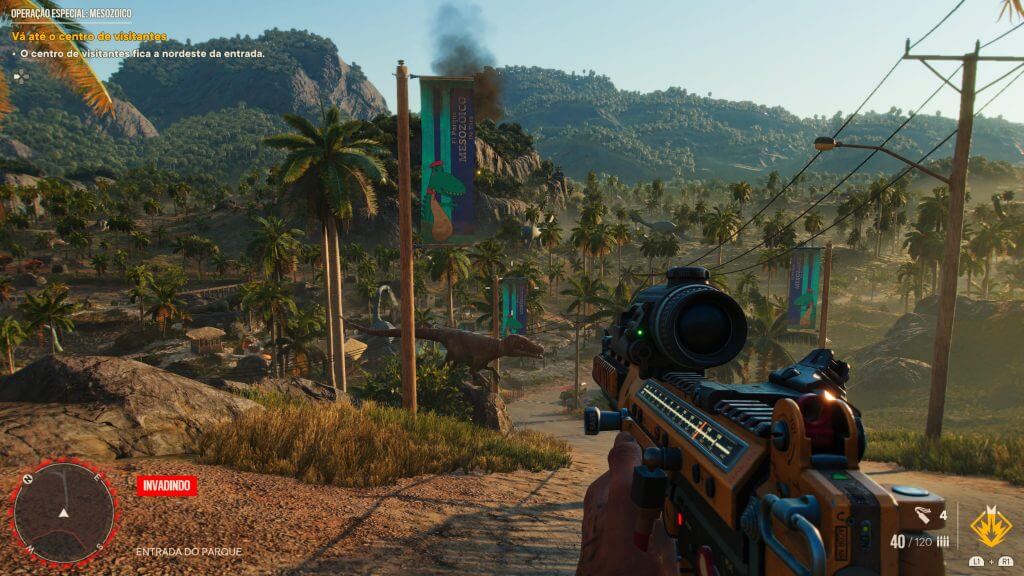Screen dimensions: 1024x576
Task: Select the Molotov throwable icon
Action: pos(924,516)
